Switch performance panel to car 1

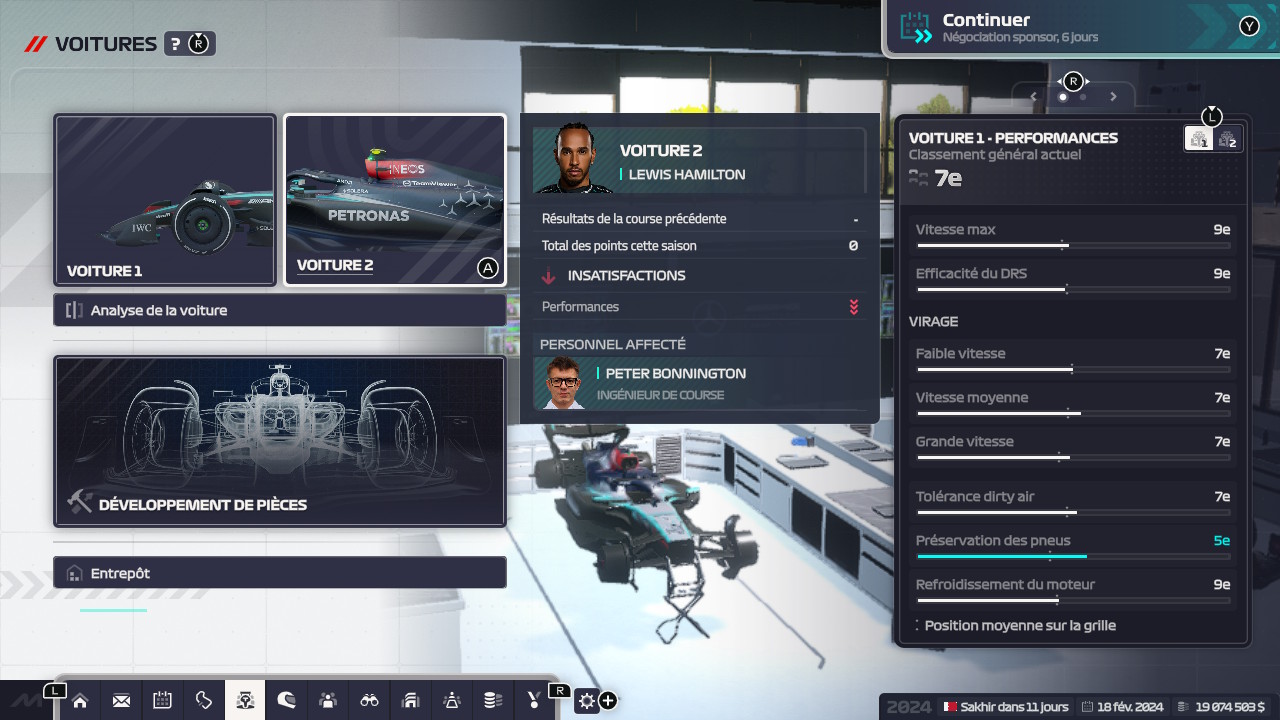point(1199,139)
